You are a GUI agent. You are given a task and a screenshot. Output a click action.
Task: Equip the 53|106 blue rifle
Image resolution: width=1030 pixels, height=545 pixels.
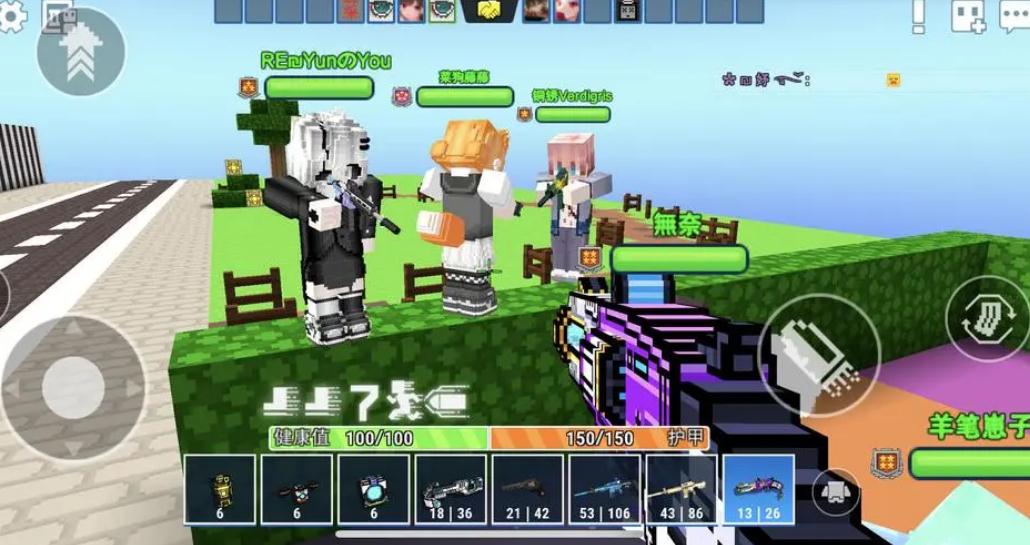click(x=605, y=490)
